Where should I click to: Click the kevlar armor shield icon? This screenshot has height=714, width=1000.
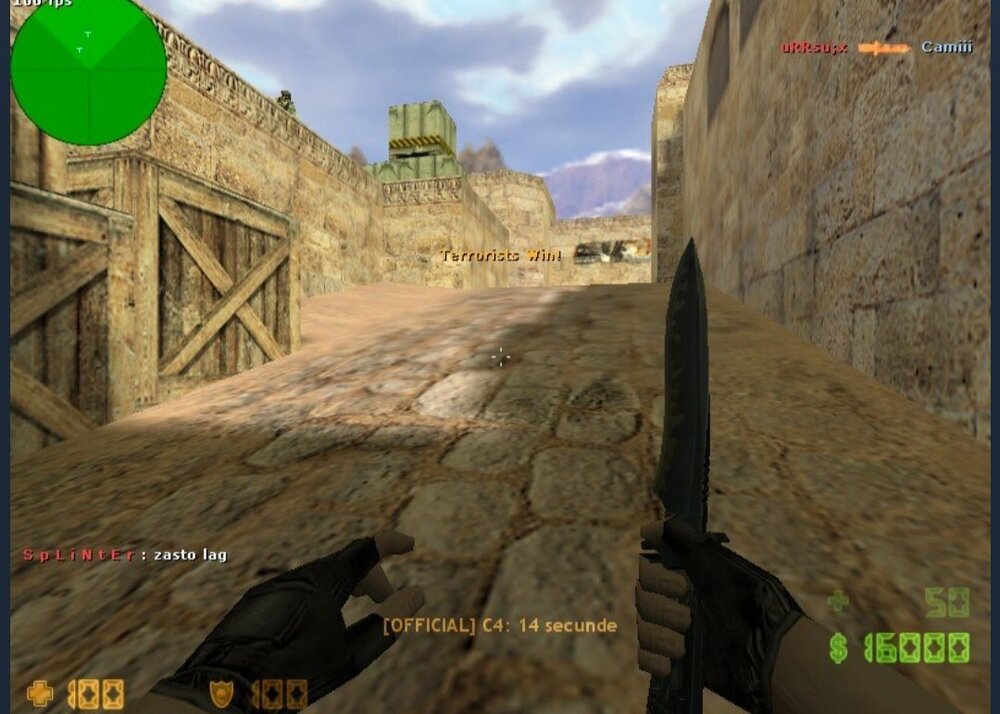click(x=221, y=693)
